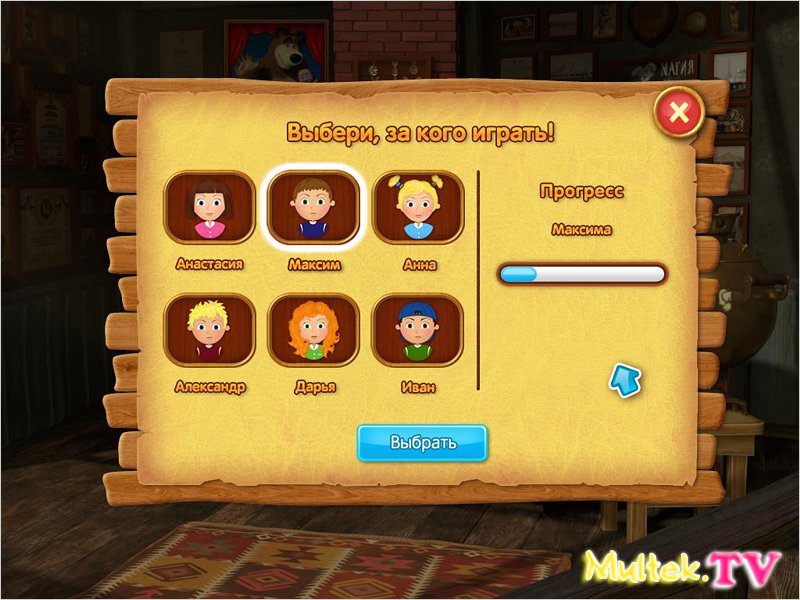Select the Александр character portrait
Screen dimensions: 800x600
point(210,330)
